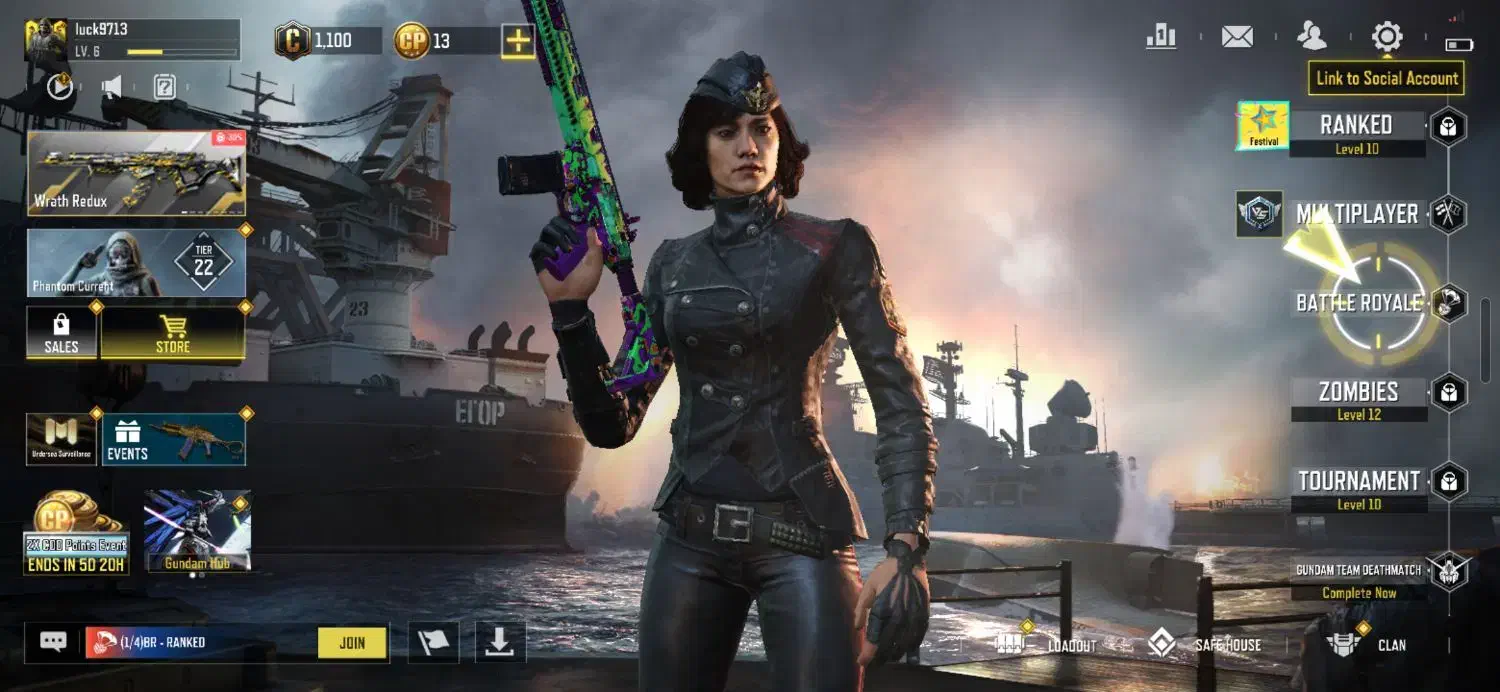Open the Store
Viewport: 1500px width, 692px height.
(173, 333)
